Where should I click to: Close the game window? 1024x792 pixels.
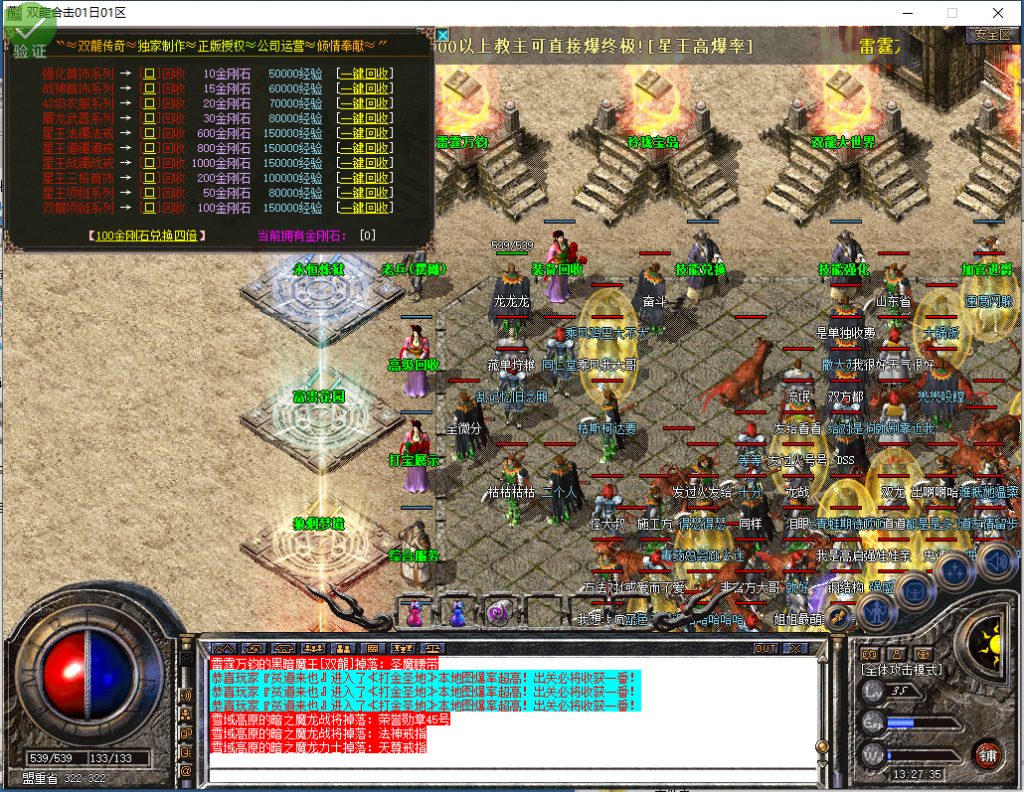(x=997, y=13)
